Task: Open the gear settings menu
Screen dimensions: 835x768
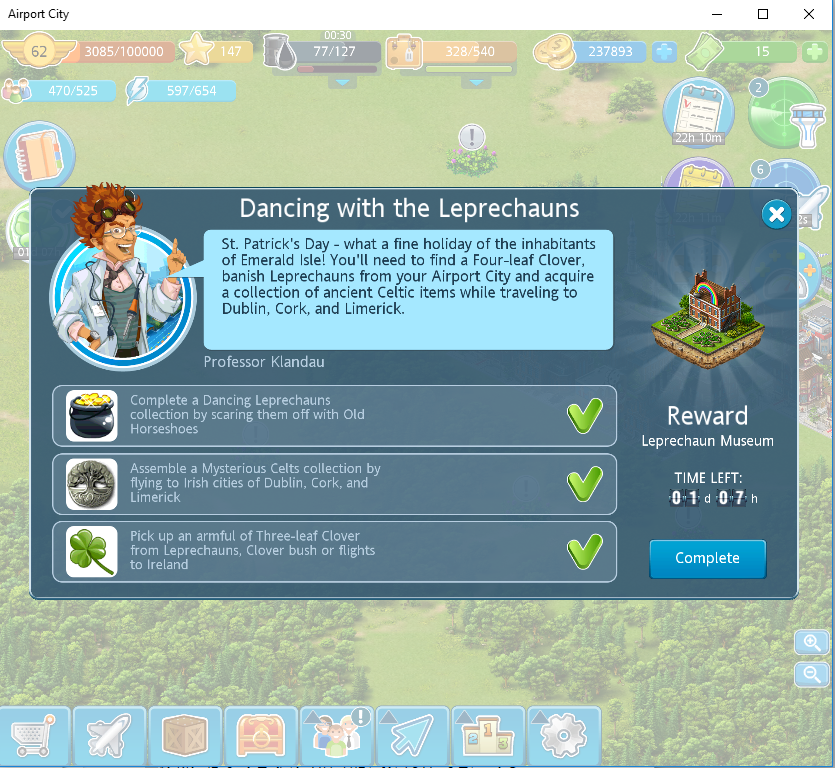Action: [x=563, y=737]
